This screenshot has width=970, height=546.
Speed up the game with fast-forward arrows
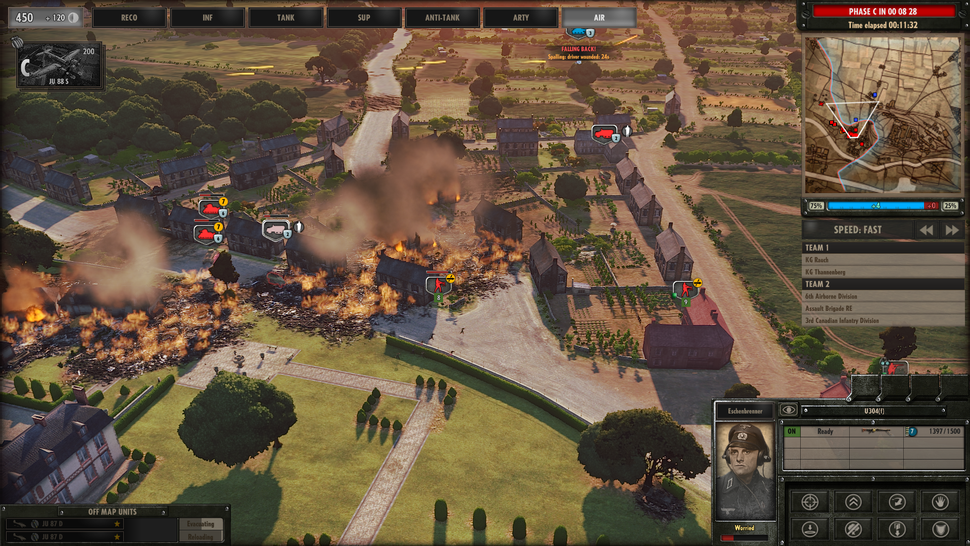pyautogui.click(x=951, y=230)
